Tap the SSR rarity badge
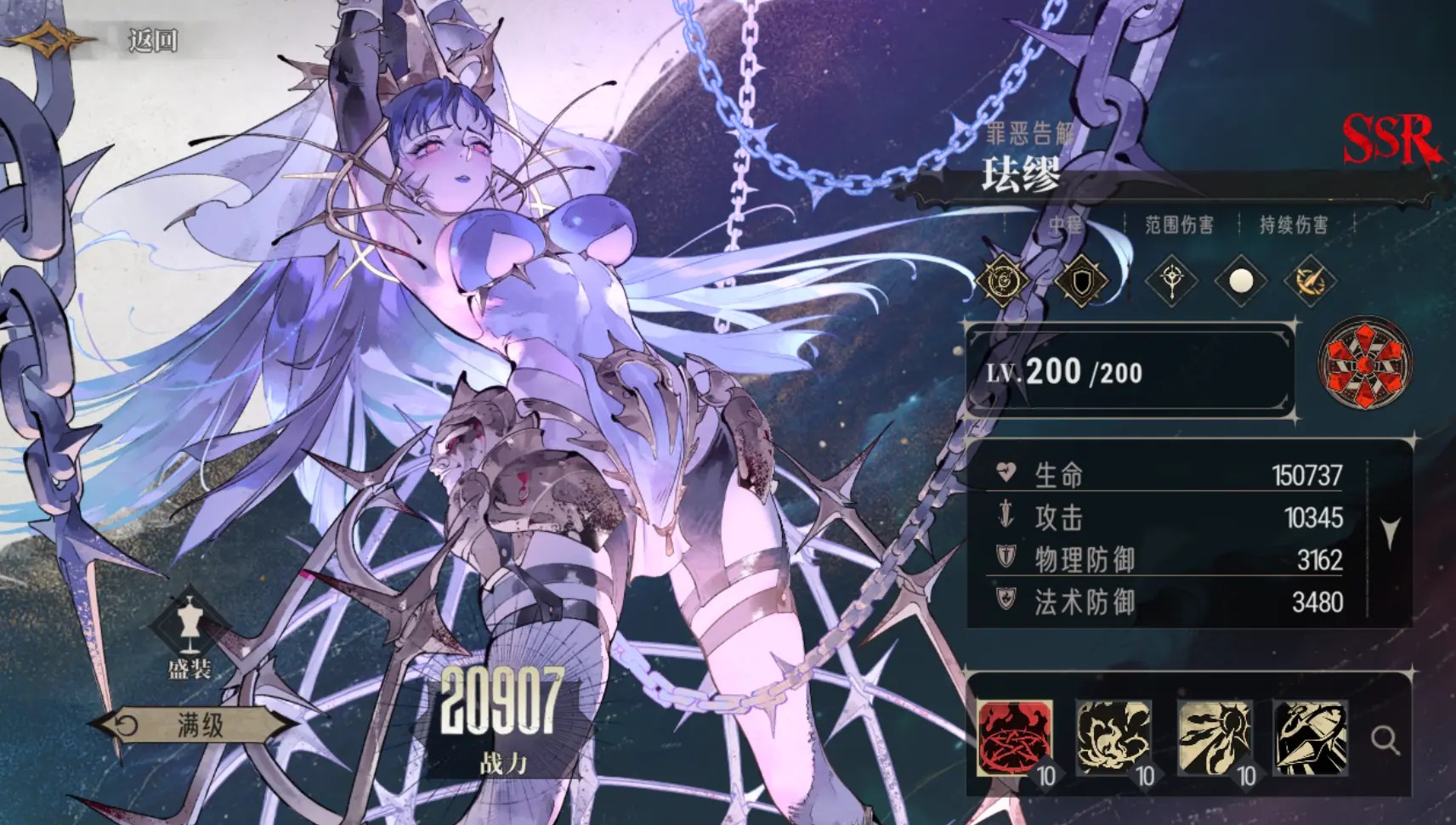This screenshot has height=825, width=1456. tap(1389, 140)
